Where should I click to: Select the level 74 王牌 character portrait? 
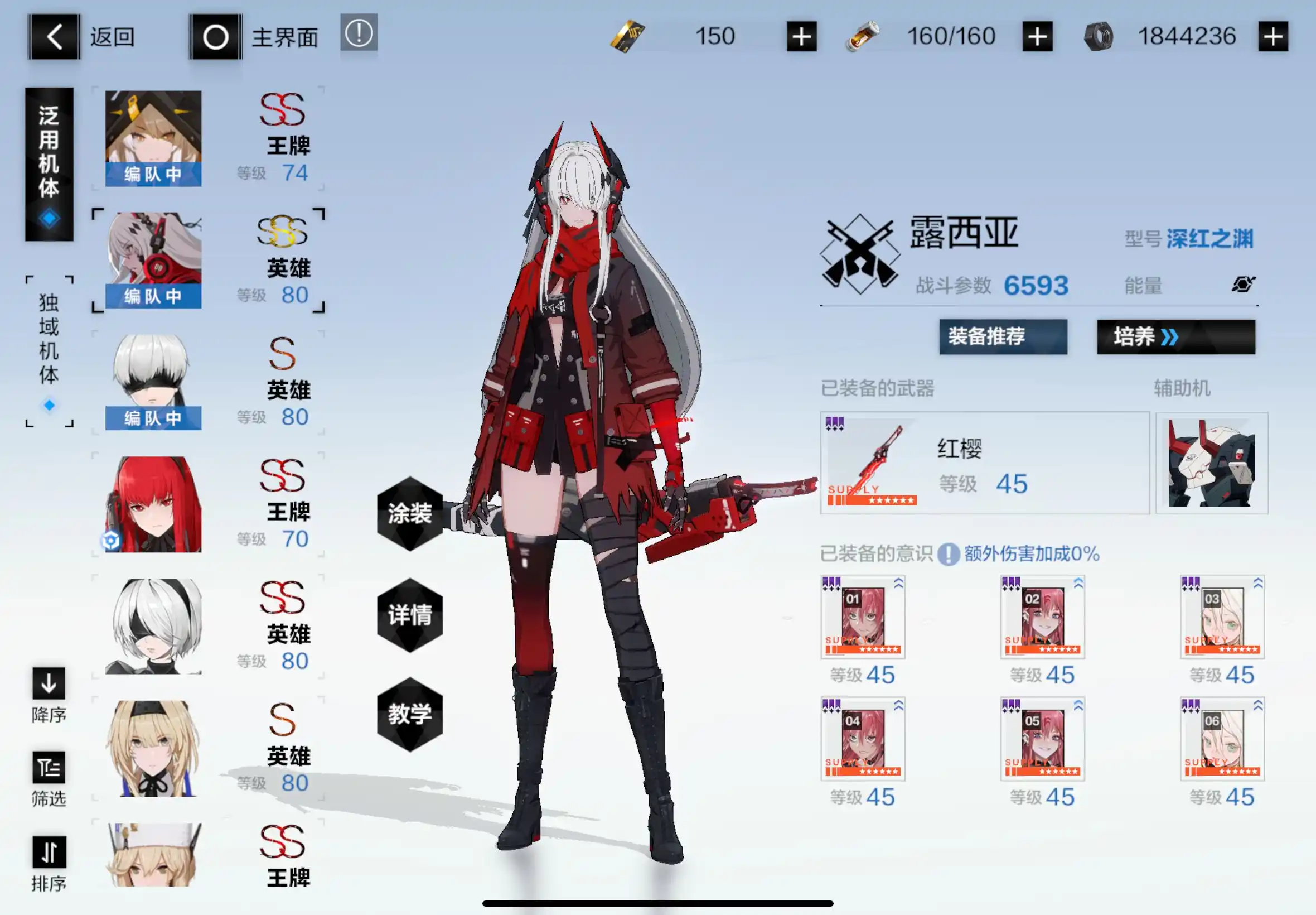coord(153,138)
